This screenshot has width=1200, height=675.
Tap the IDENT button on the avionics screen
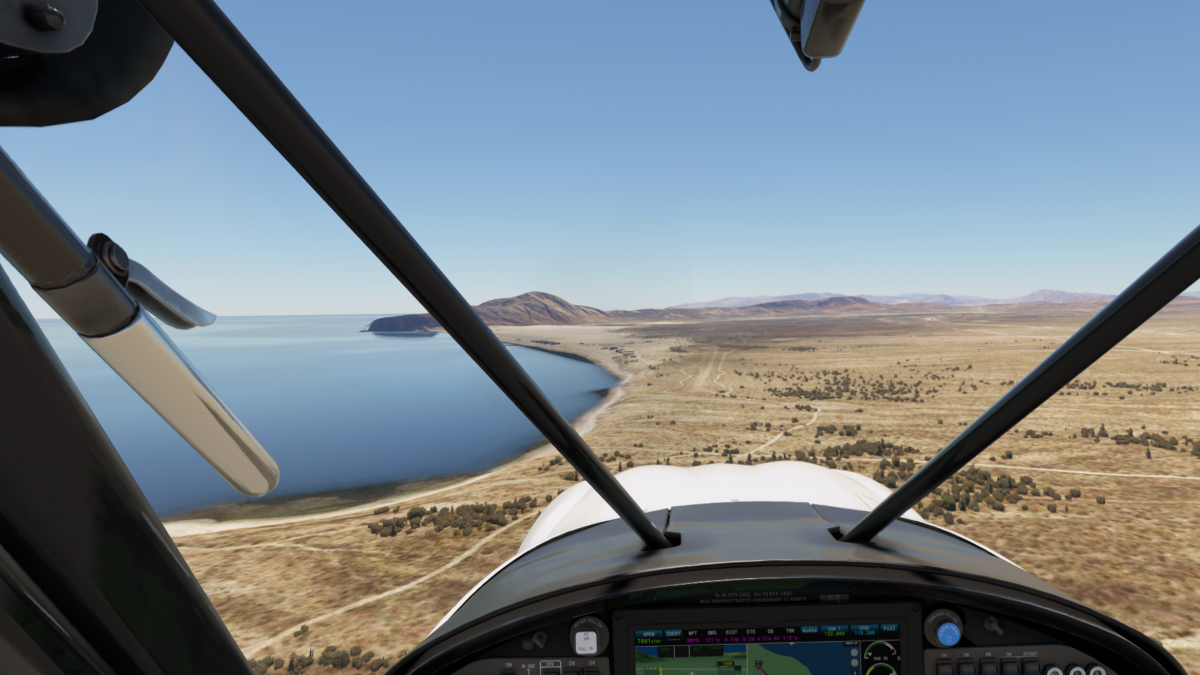point(673,631)
